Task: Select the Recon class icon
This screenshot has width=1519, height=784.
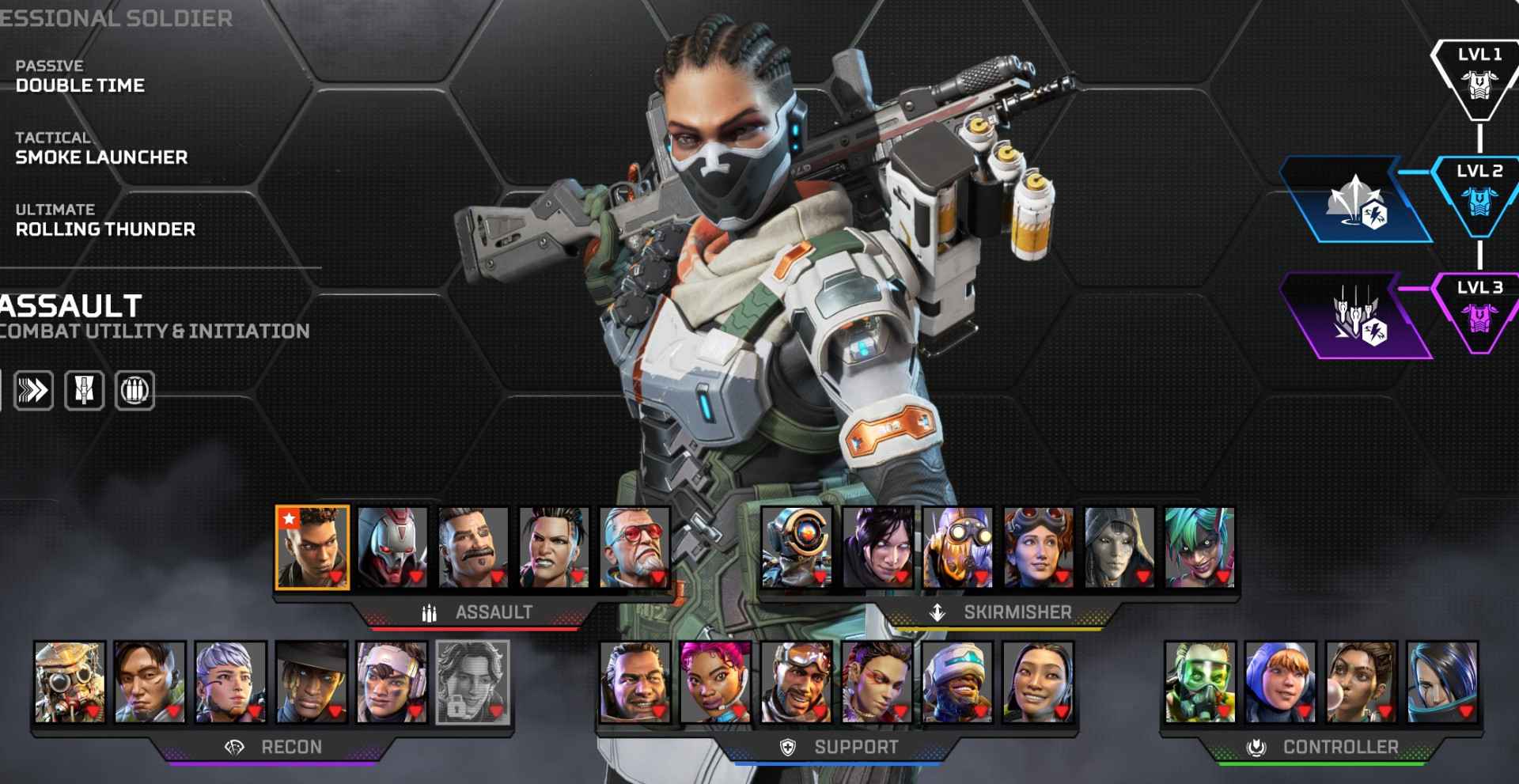Action: click(x=233, y=747)
